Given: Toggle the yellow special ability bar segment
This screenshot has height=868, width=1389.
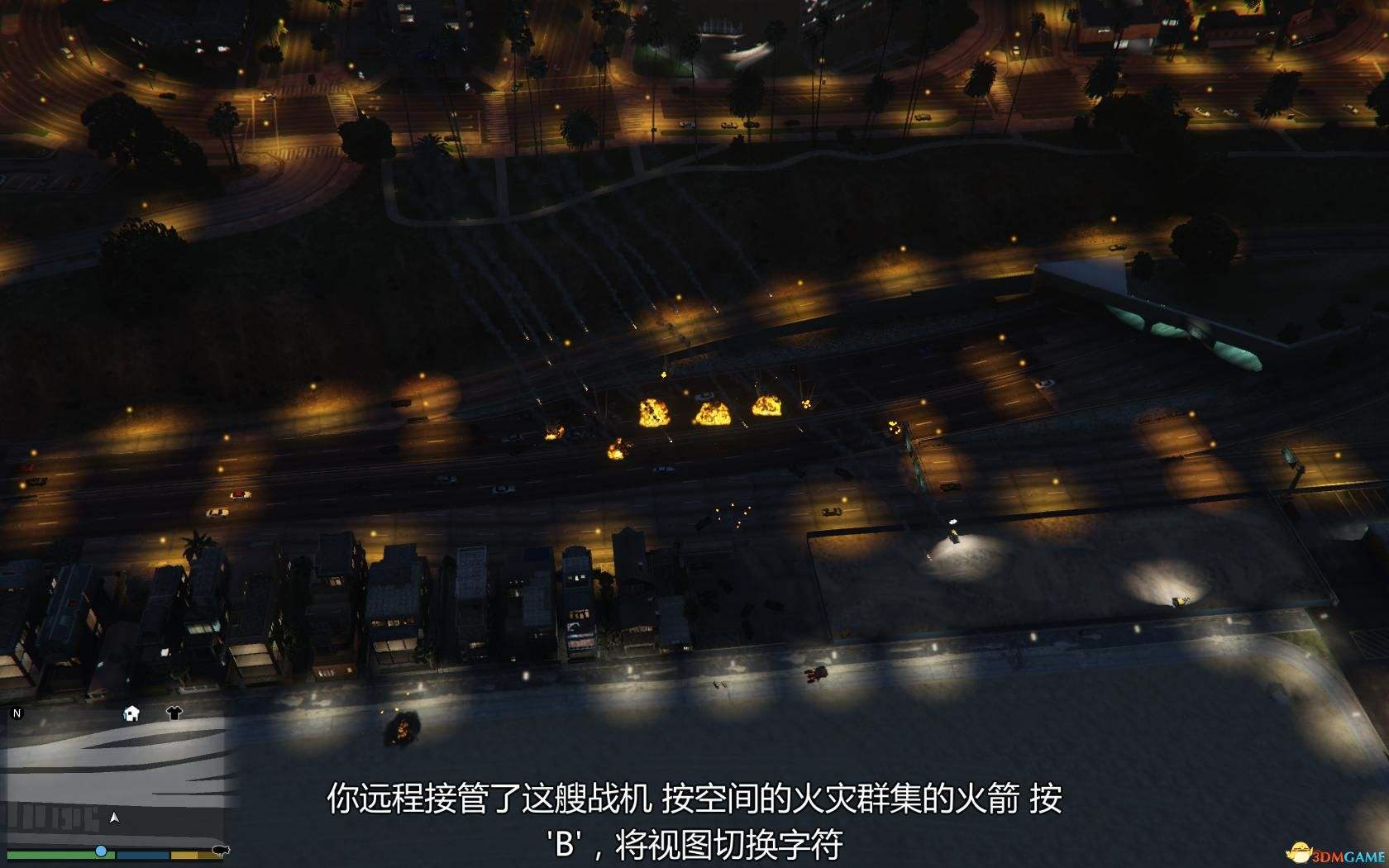Looking at the screenshot, I should point(184,855).
